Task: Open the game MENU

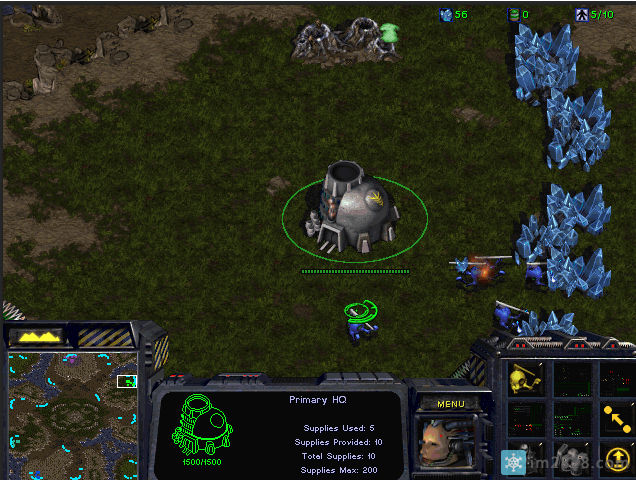Action: (x=450, y=405)
